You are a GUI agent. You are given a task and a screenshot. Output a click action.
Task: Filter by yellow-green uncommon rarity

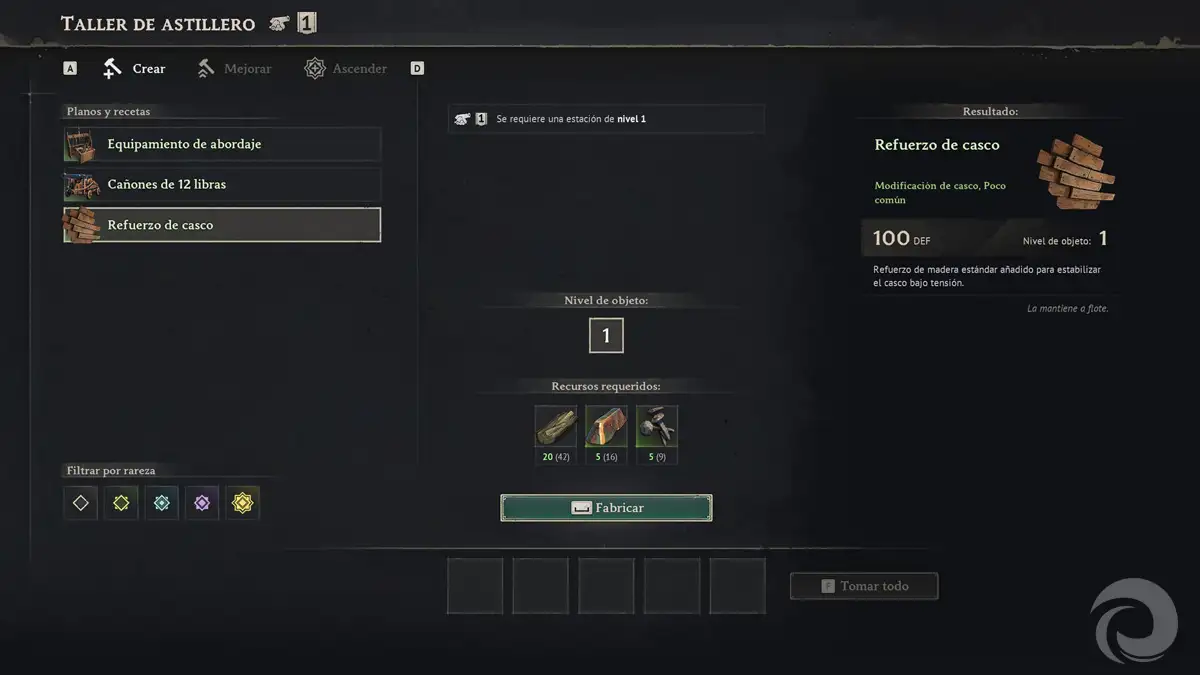coord(121,503)
